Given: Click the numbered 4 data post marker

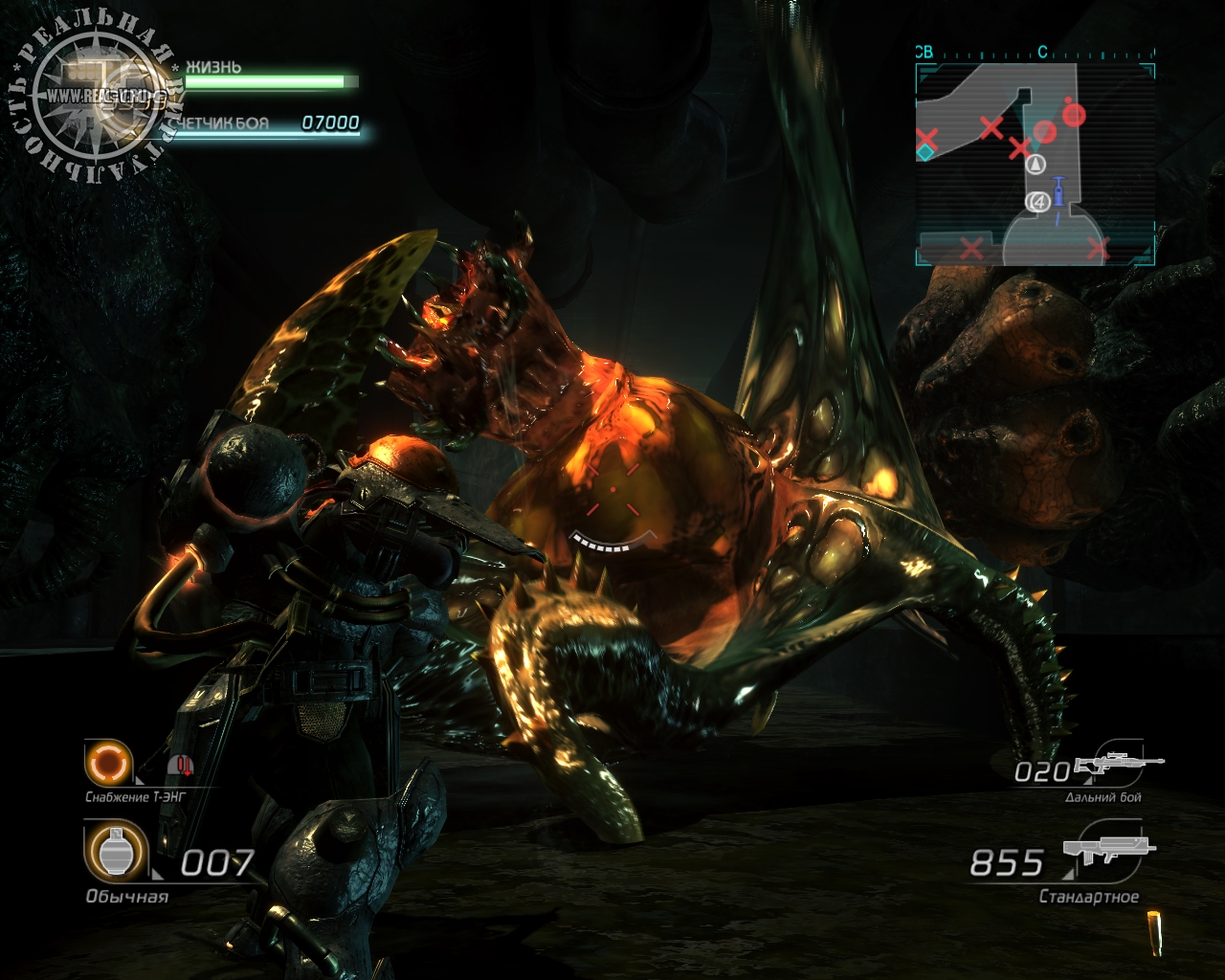Looking at the screenshot, I should pyautogui.click(x=1036, y=202).
